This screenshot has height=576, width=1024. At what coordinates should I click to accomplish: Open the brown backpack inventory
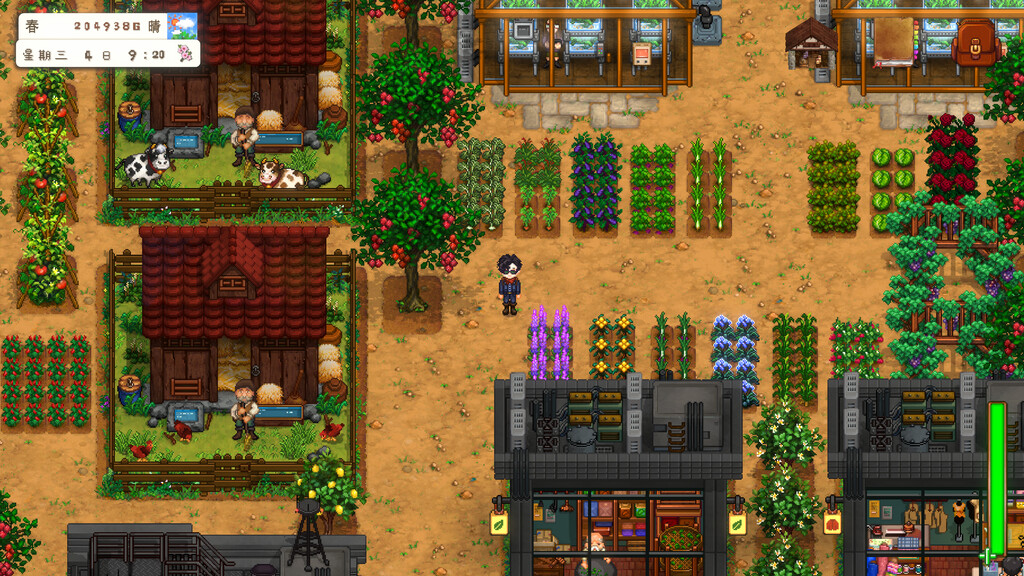tap(976, 43)
